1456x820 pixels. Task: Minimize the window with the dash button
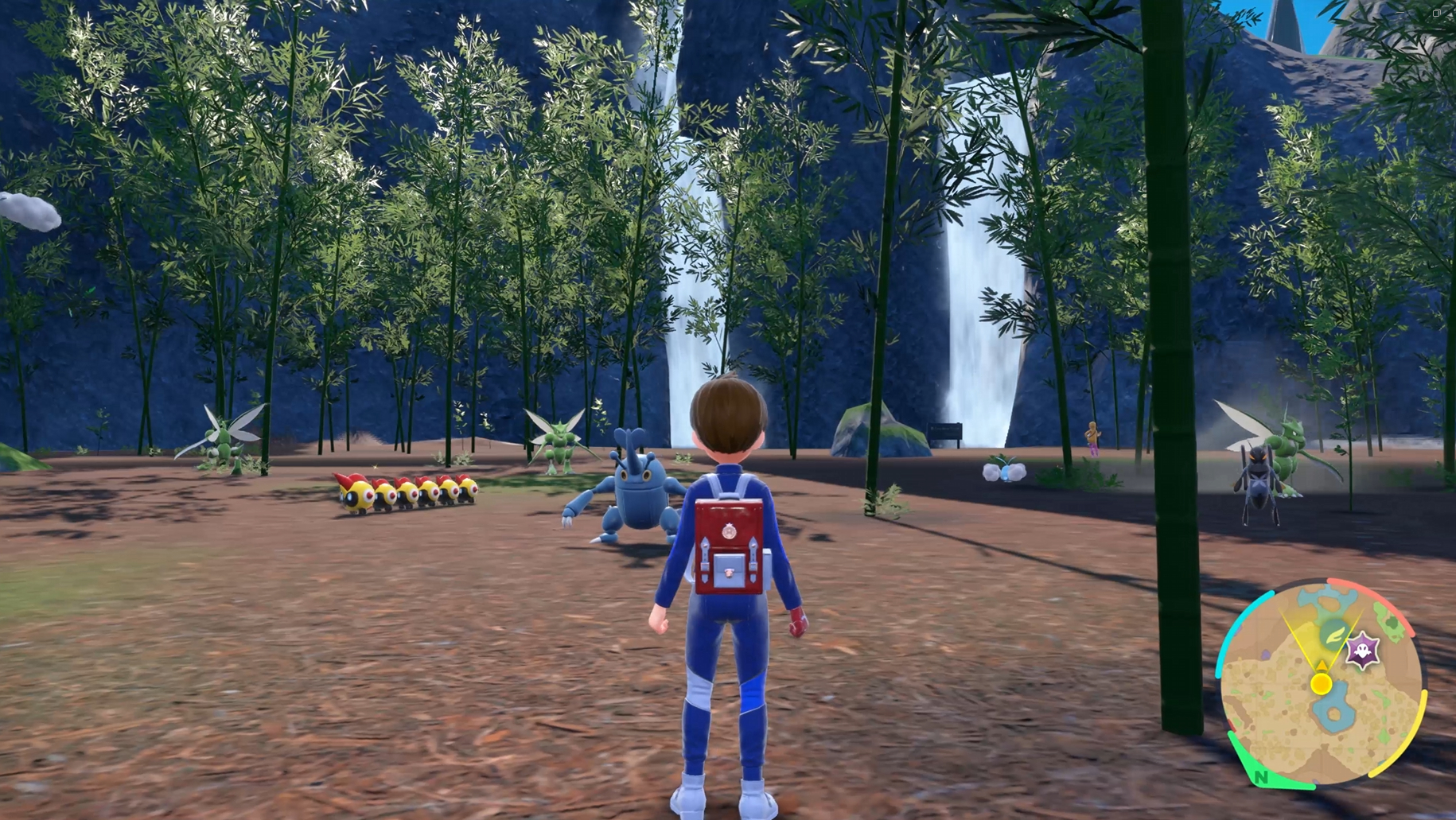[x=1402, y=13]
